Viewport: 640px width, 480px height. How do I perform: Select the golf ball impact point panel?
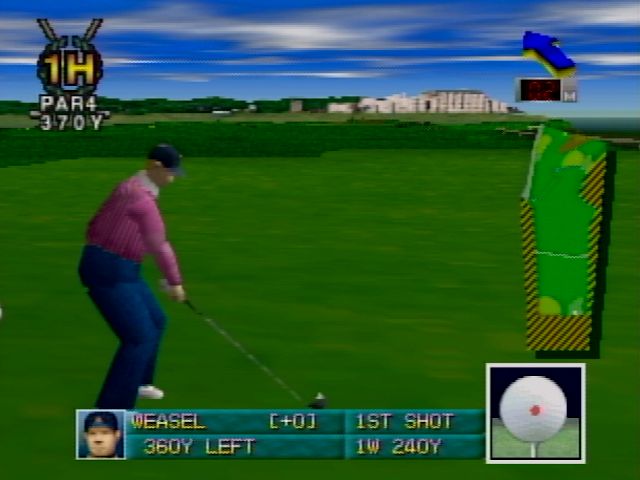click(535, 412)
